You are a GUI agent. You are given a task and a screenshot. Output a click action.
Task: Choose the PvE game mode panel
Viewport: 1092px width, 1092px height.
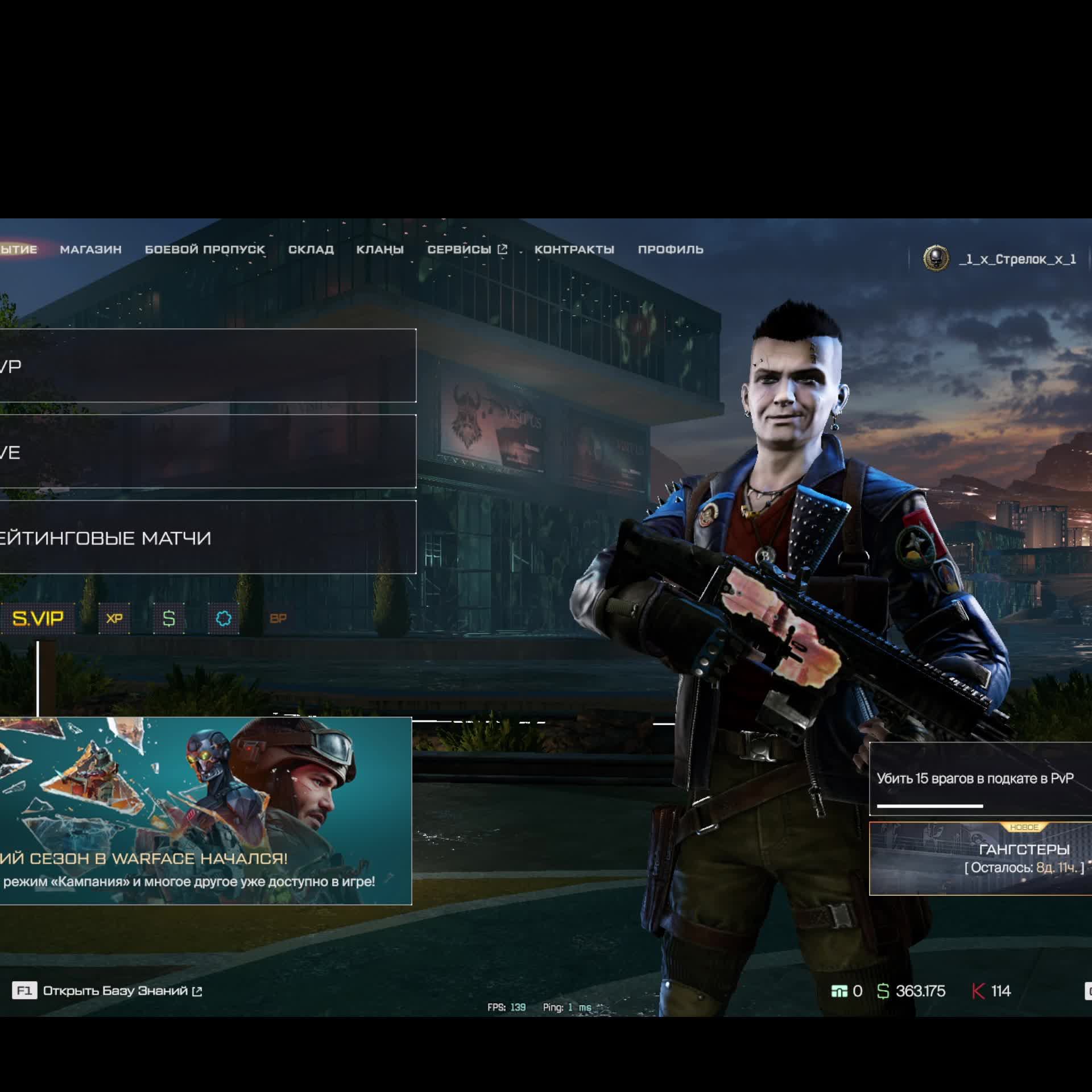[208, 452]
